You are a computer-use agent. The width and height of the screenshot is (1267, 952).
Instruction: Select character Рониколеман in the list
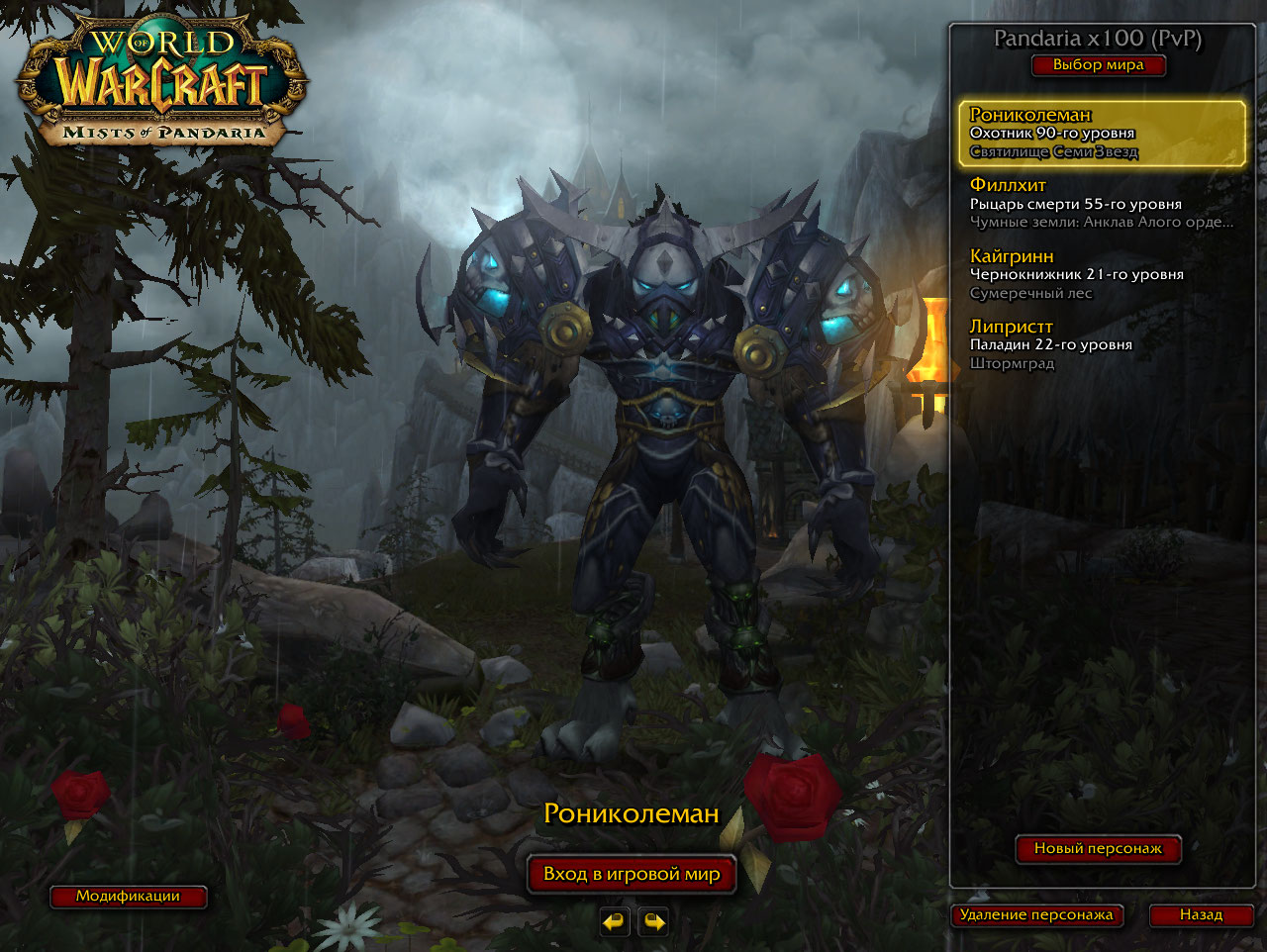[1101, 133]
